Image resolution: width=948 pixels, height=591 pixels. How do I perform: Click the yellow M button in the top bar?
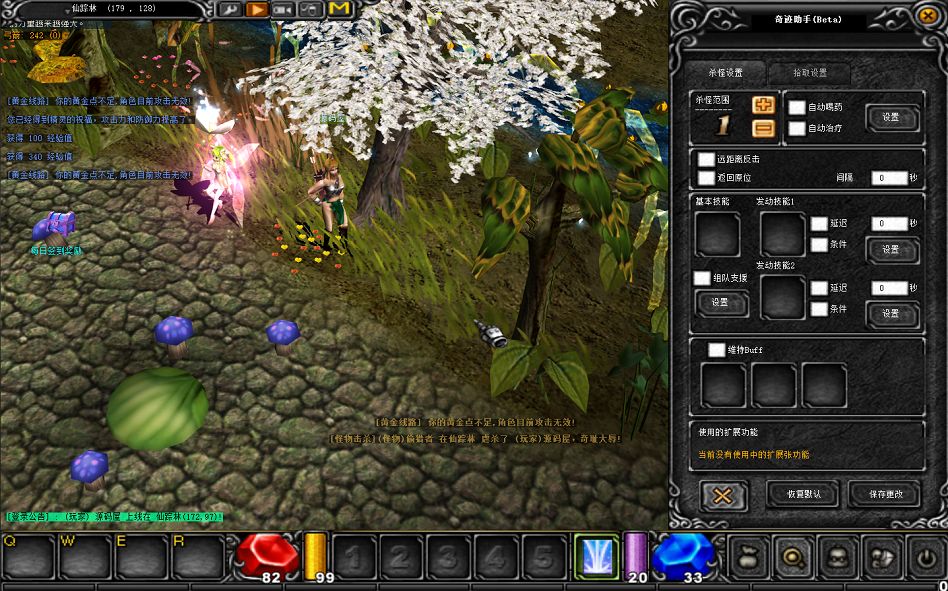339,9
